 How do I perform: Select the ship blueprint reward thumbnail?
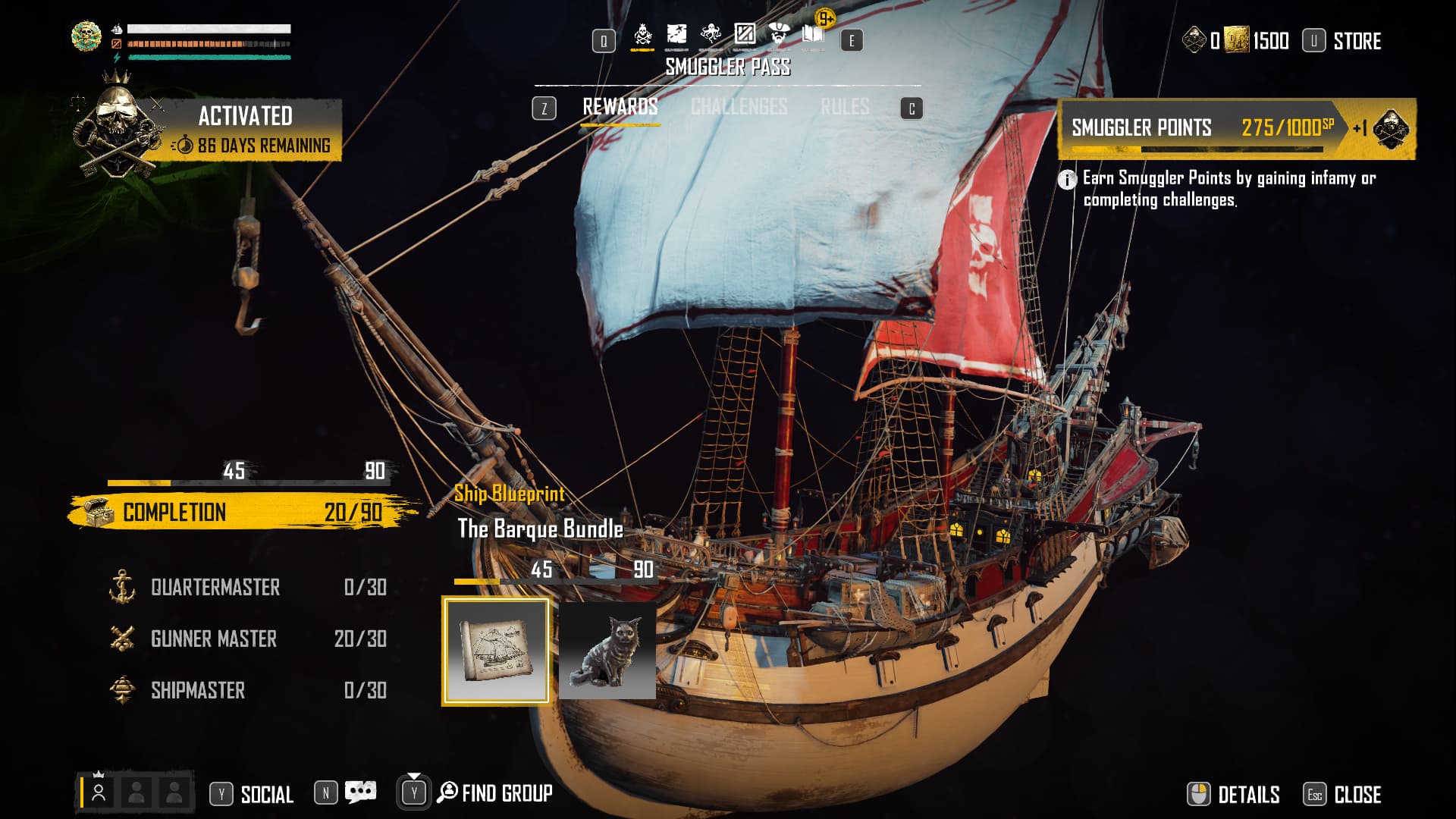496,651
